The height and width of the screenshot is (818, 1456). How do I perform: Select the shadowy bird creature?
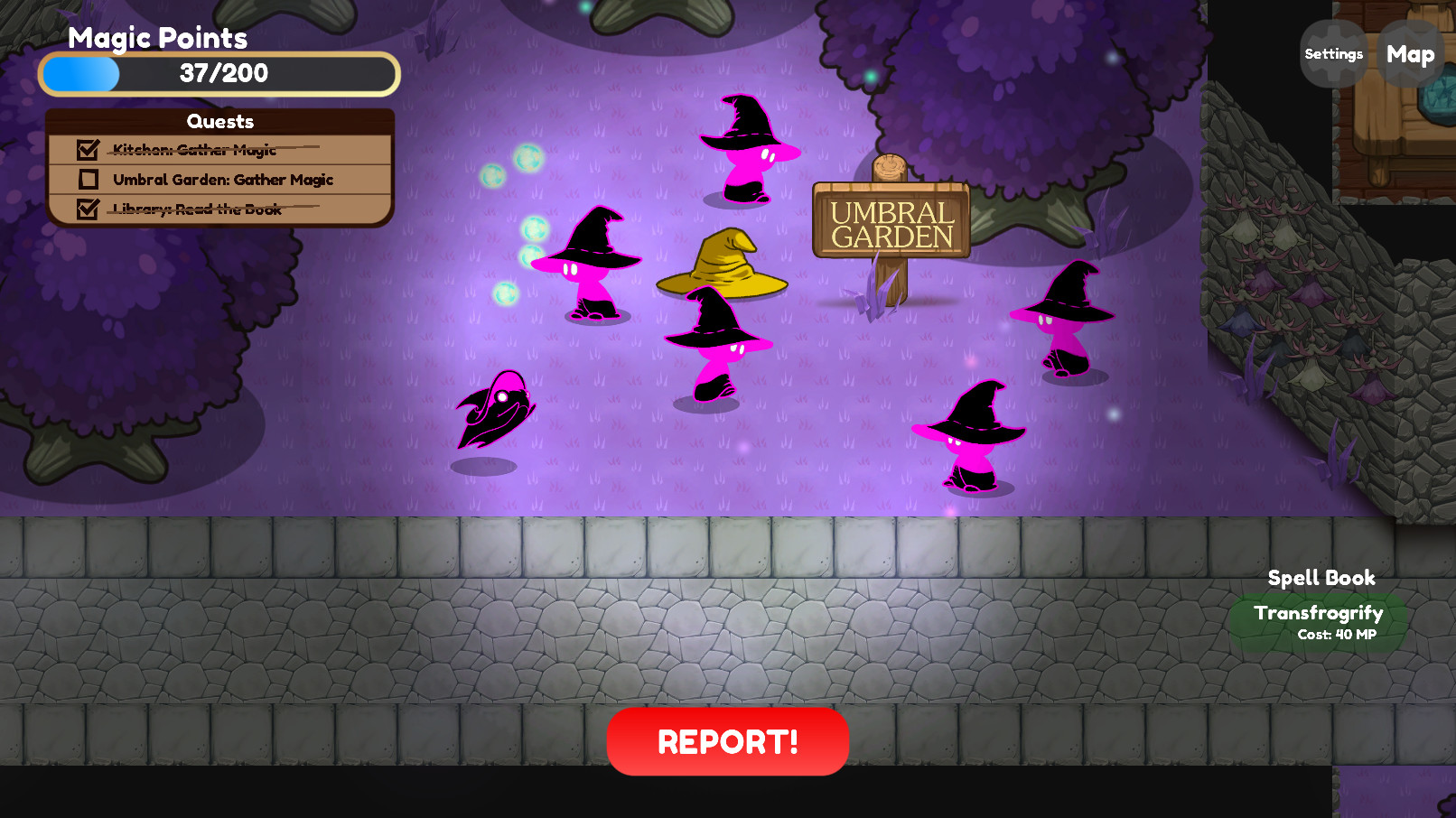[497, 411]
